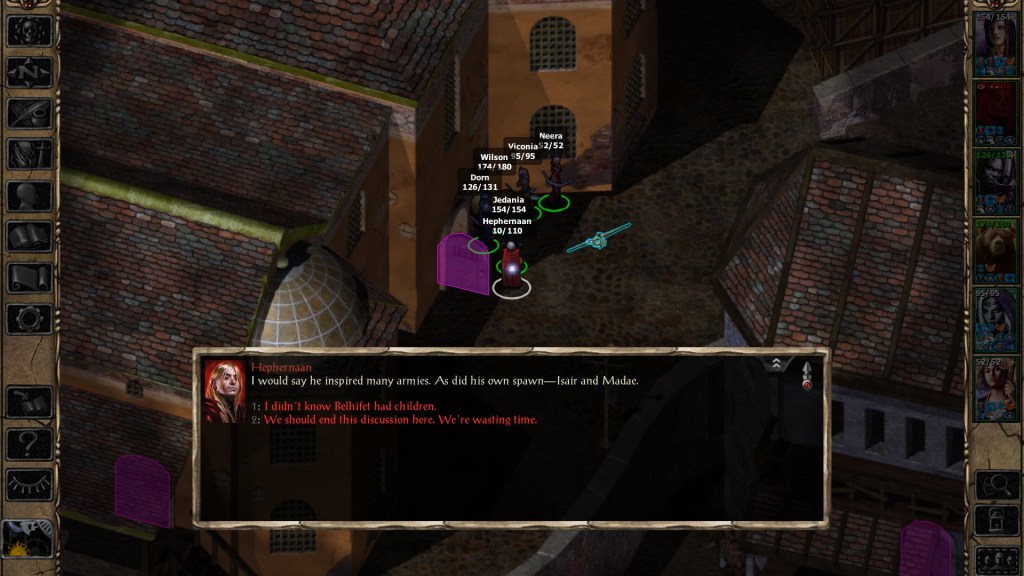Screen dimensions: 1024x576
Task: Select Neera's portrait showing 52/52
Action: (x=996, y=388)
